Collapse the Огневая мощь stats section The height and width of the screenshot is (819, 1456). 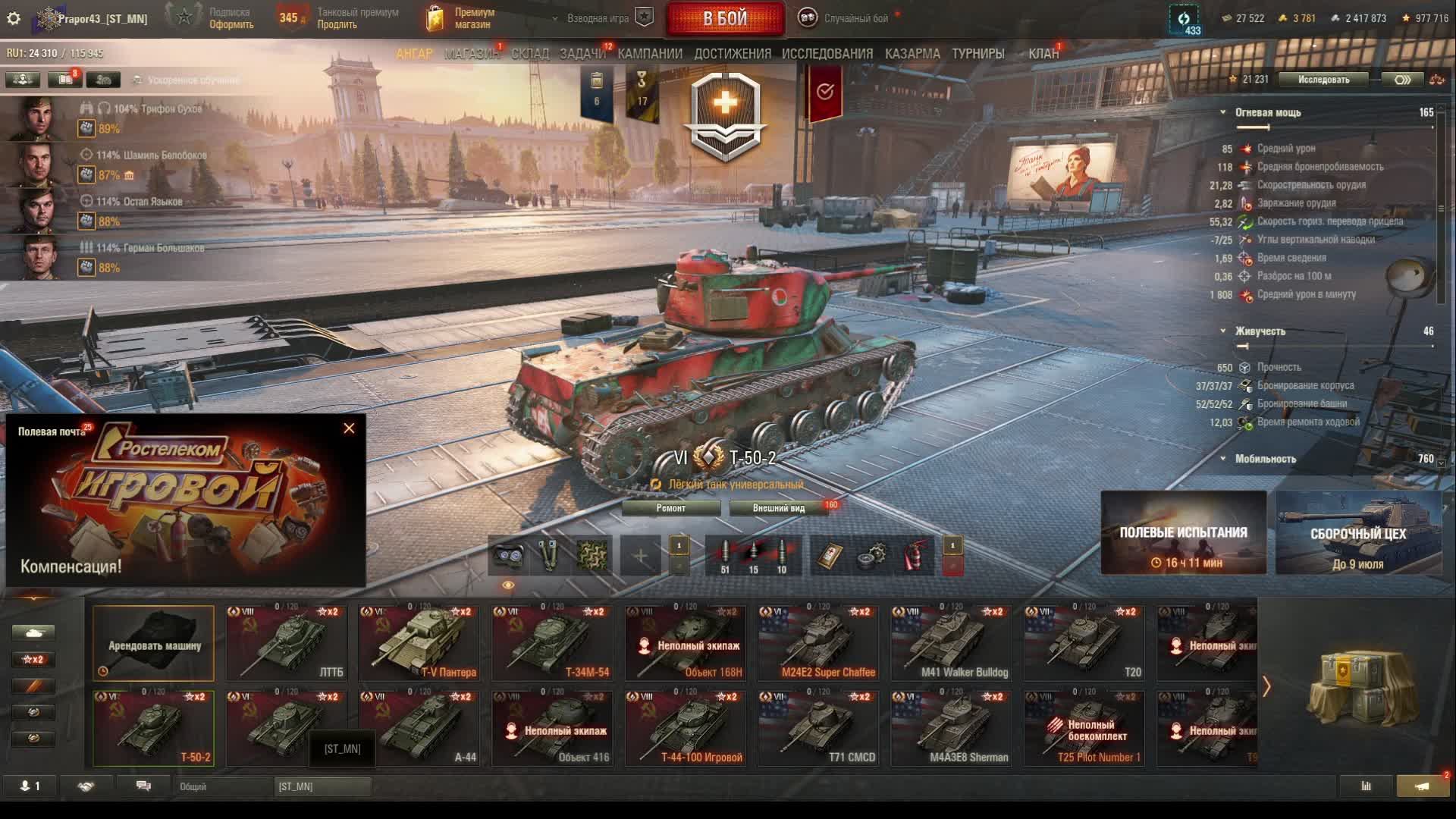tap(1222, 112)
